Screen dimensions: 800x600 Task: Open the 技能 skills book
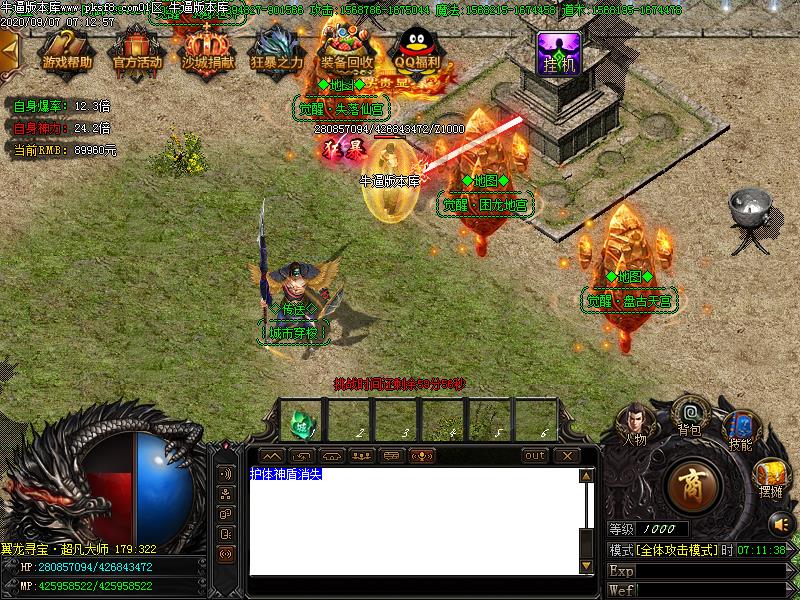[x=740, y=430]
